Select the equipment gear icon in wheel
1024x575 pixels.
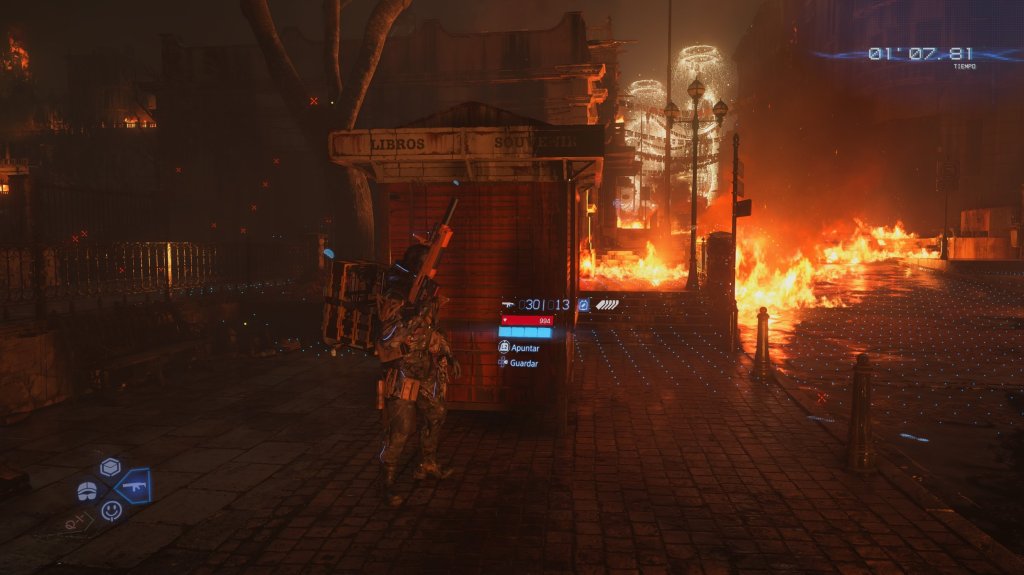pyautogui.click(x=88, y=491)
